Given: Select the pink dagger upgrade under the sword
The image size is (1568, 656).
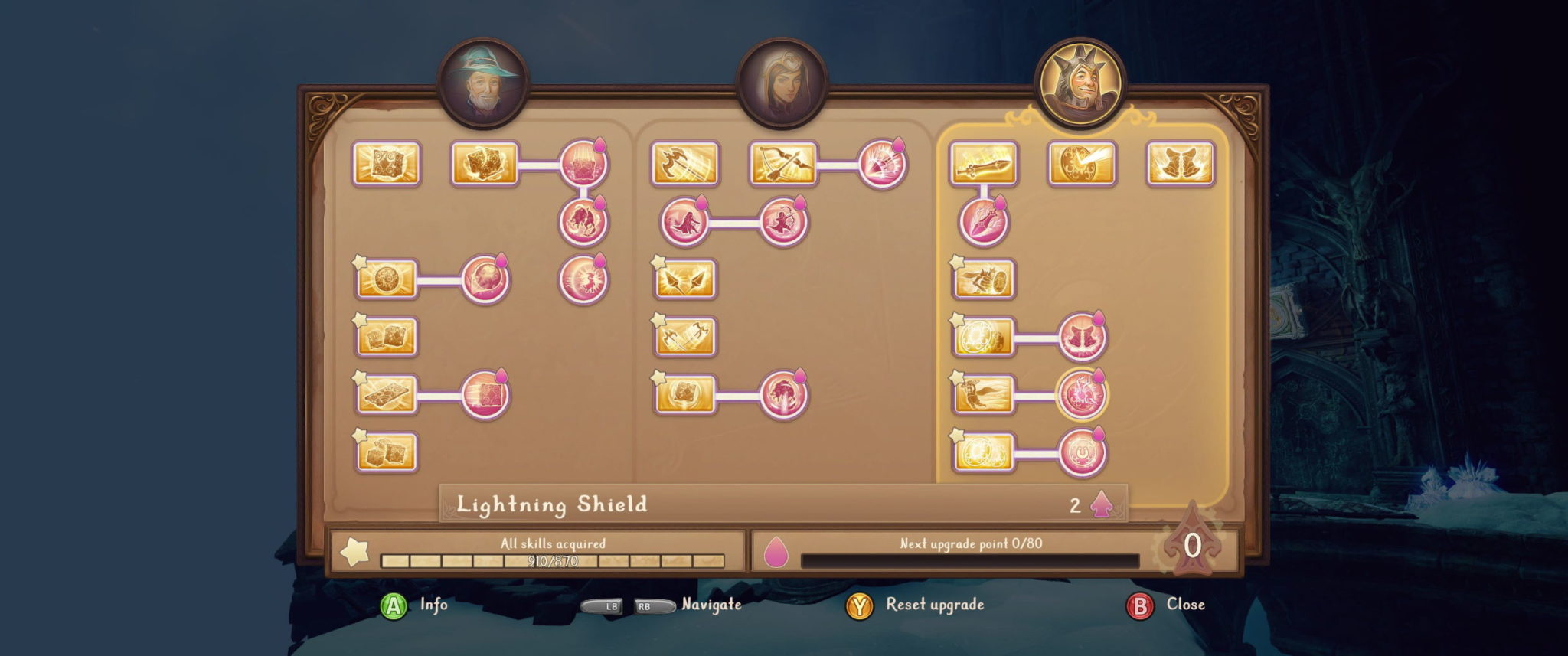Looking at the screenshot, I should [x=983, y=221].
